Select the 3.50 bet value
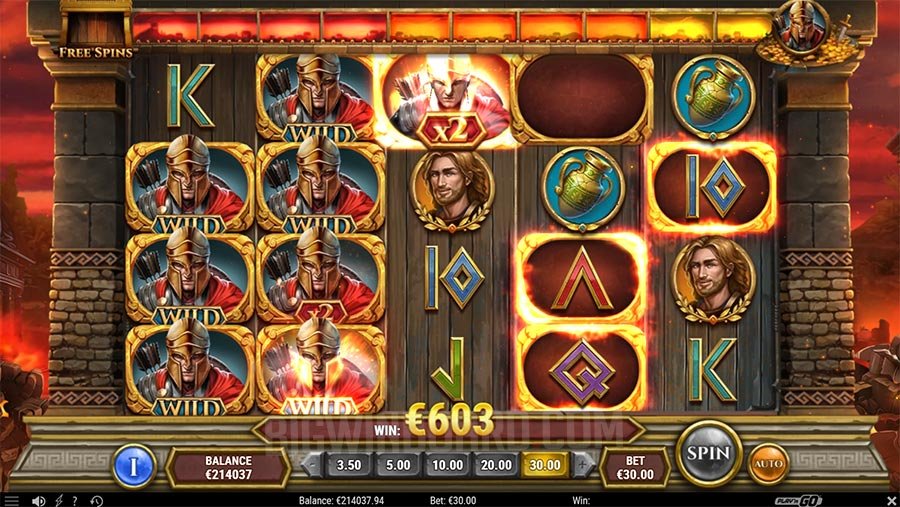Viewport: 900px width, 507px height. pyautogui.click(x=349, y=465)
